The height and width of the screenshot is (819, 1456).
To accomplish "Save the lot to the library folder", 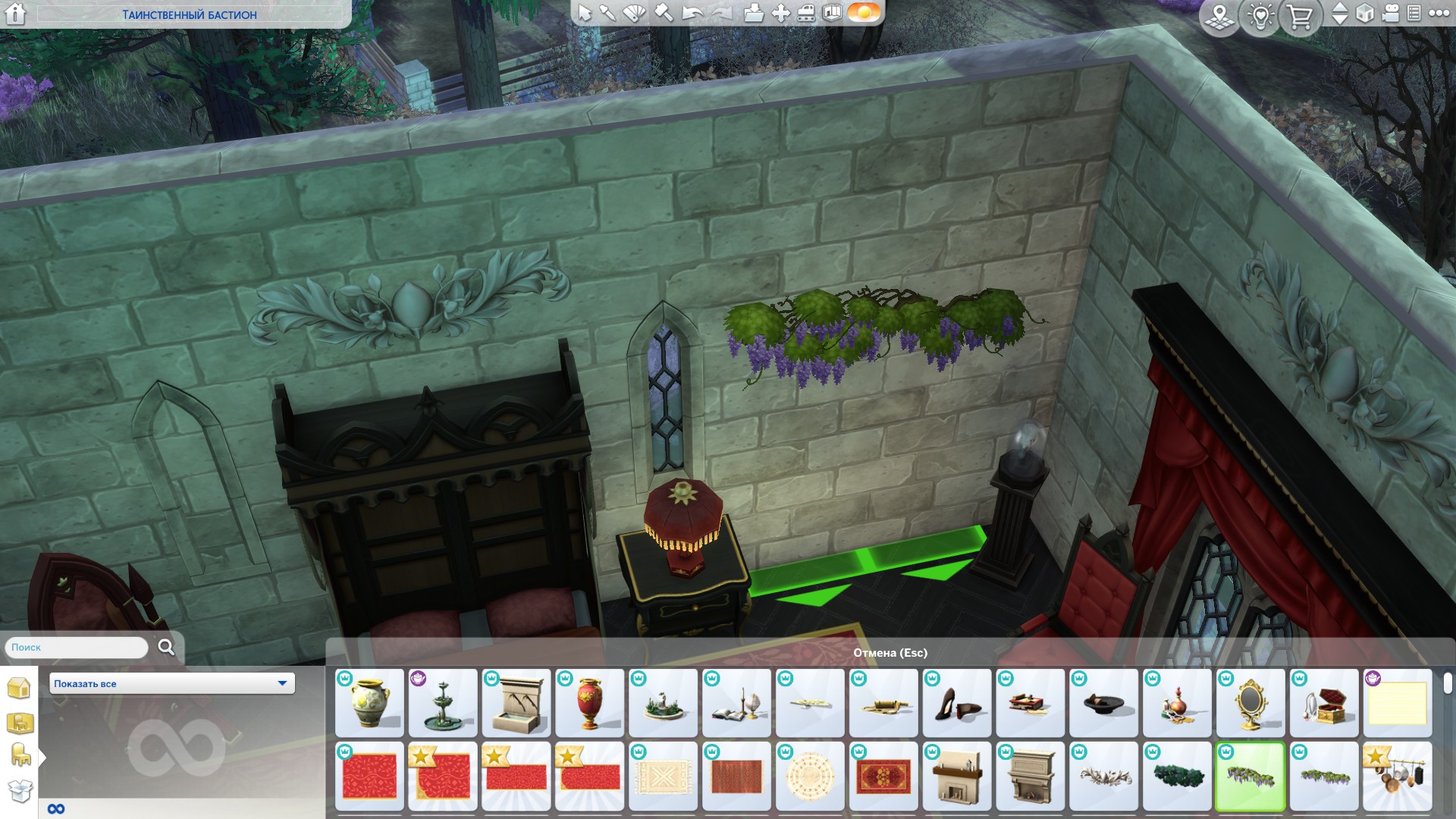I will click(753, 13).
